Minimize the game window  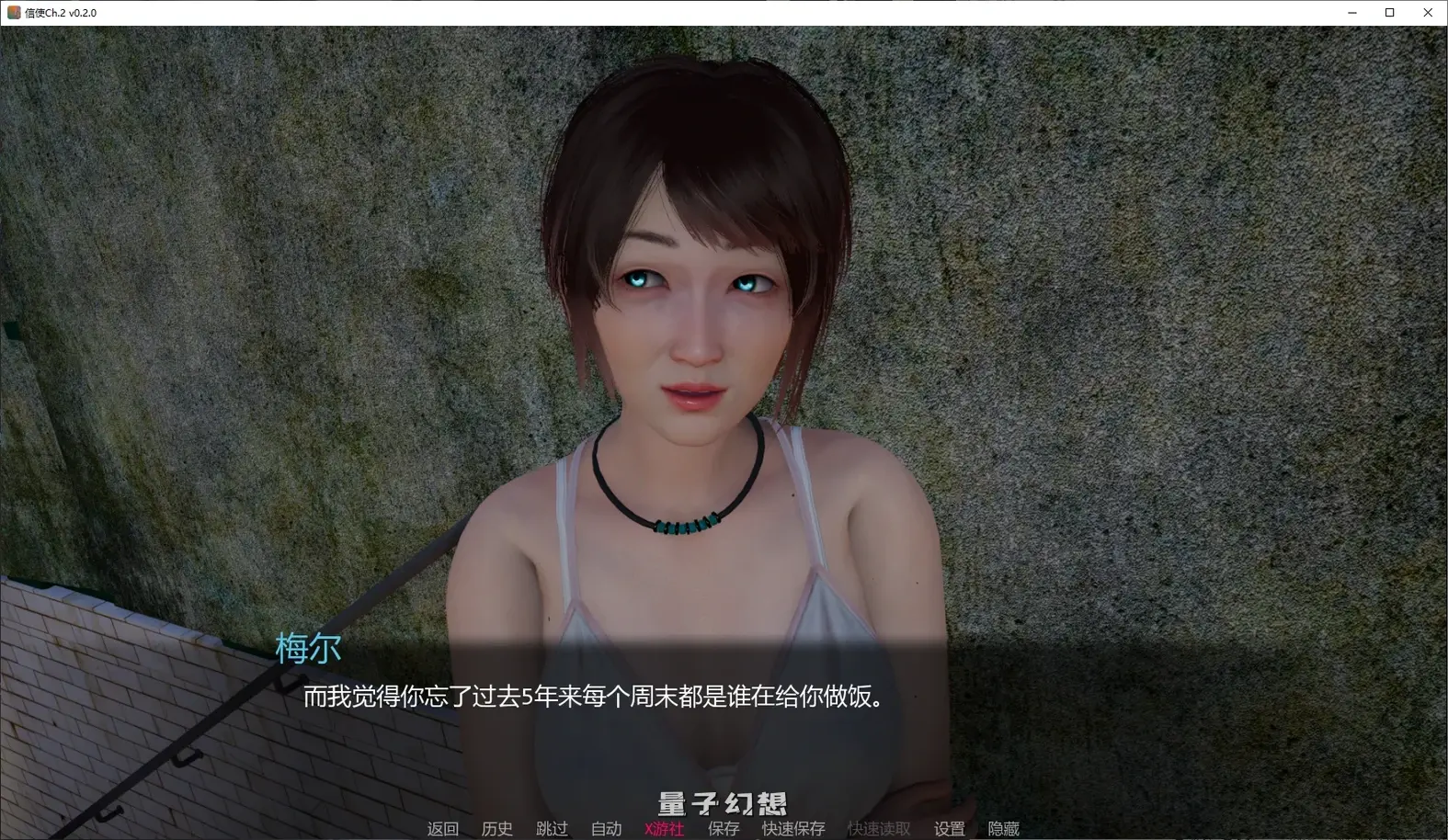pyautogui.click(x=1351, y=12)
